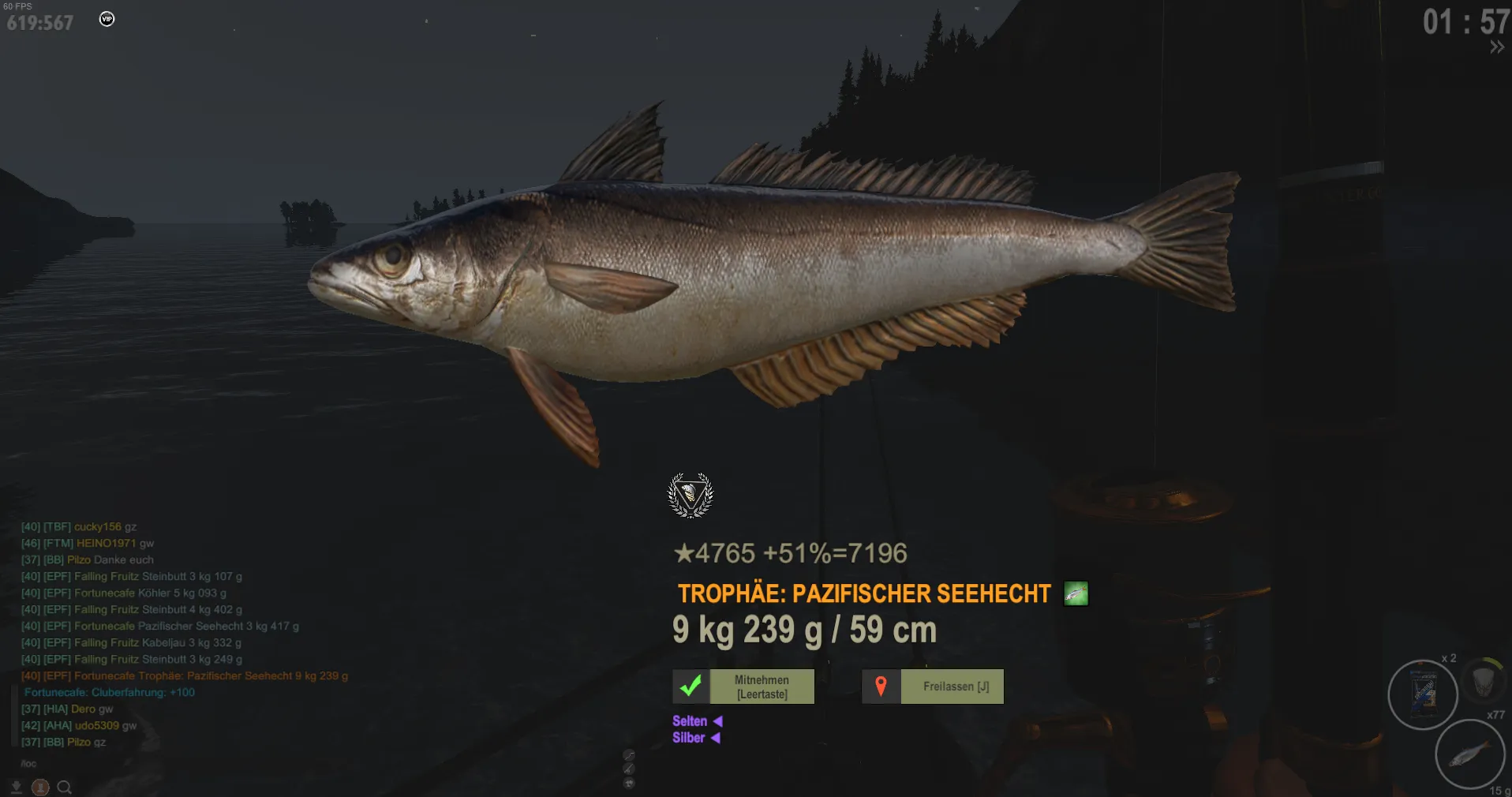The height and width of the screenshot is (797, 1512).
Task: Click the fish species thumbnail beside the trophy name
Action: tap(1076, 593)
